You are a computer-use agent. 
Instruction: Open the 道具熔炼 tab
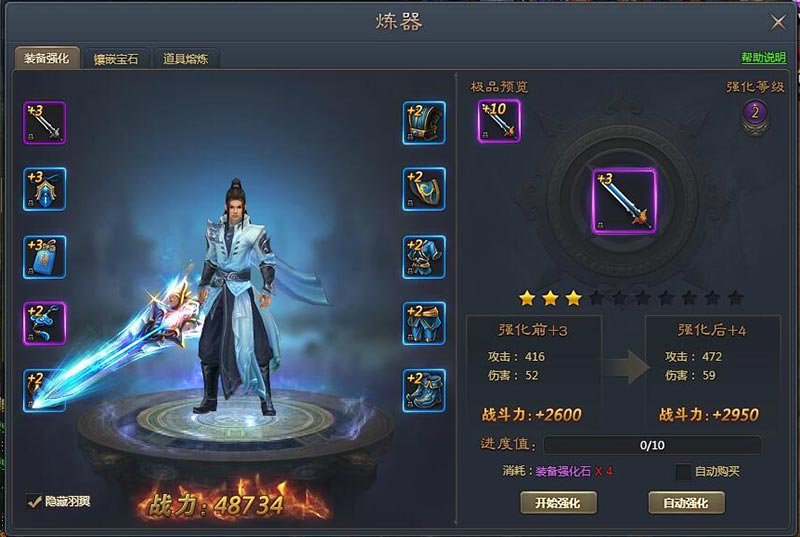[186, 59]
